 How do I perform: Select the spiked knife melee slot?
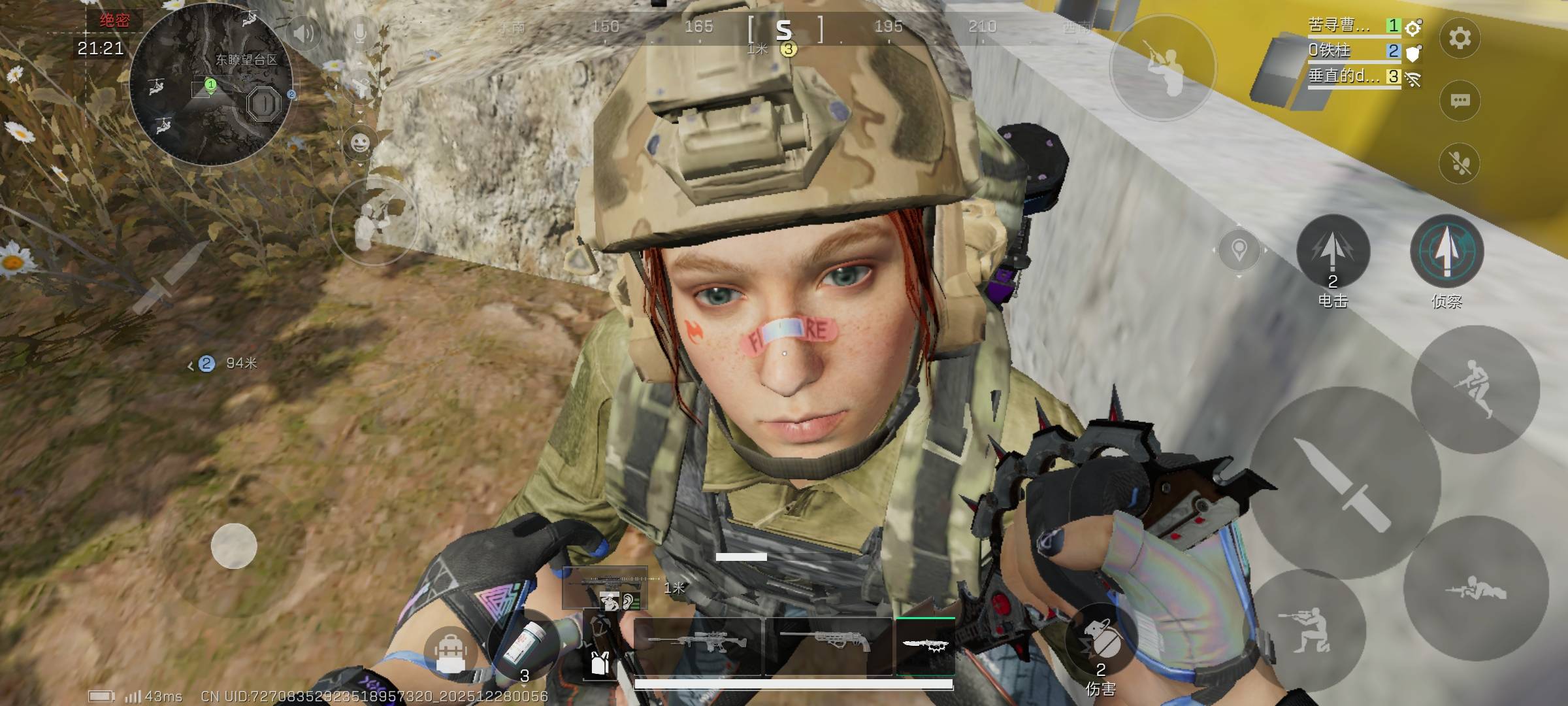(x=925, y=646)
